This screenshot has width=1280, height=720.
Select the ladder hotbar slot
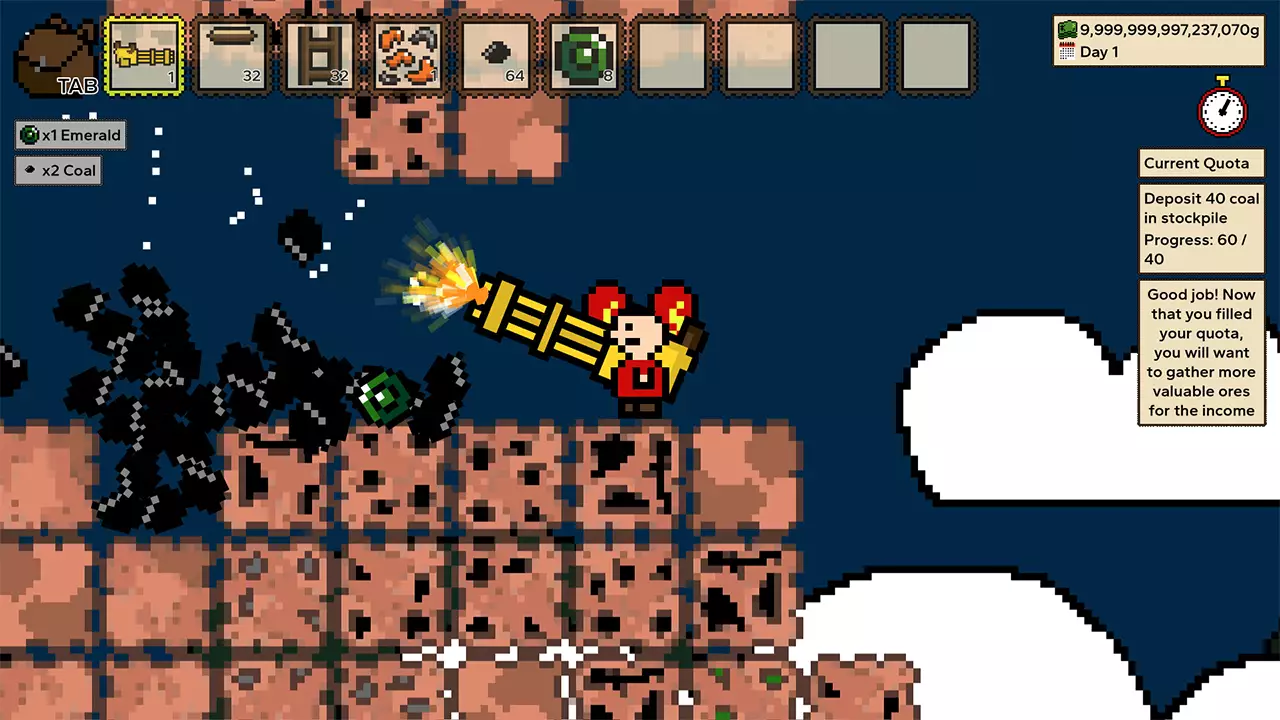click(x=320, y=56)
